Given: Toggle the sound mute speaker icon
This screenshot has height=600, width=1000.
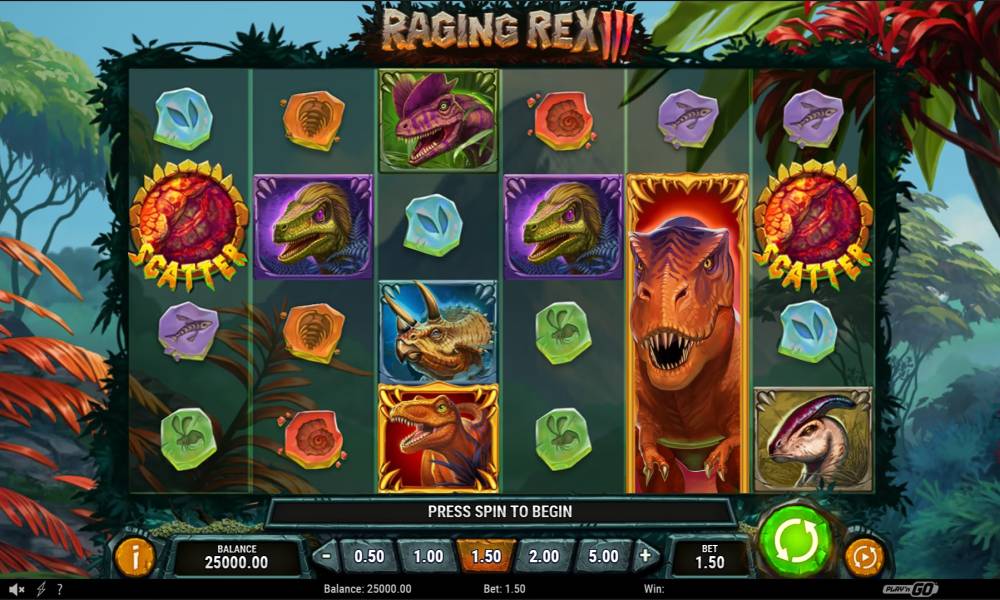Looking at the screenshot, I should [x=17, y=589].
